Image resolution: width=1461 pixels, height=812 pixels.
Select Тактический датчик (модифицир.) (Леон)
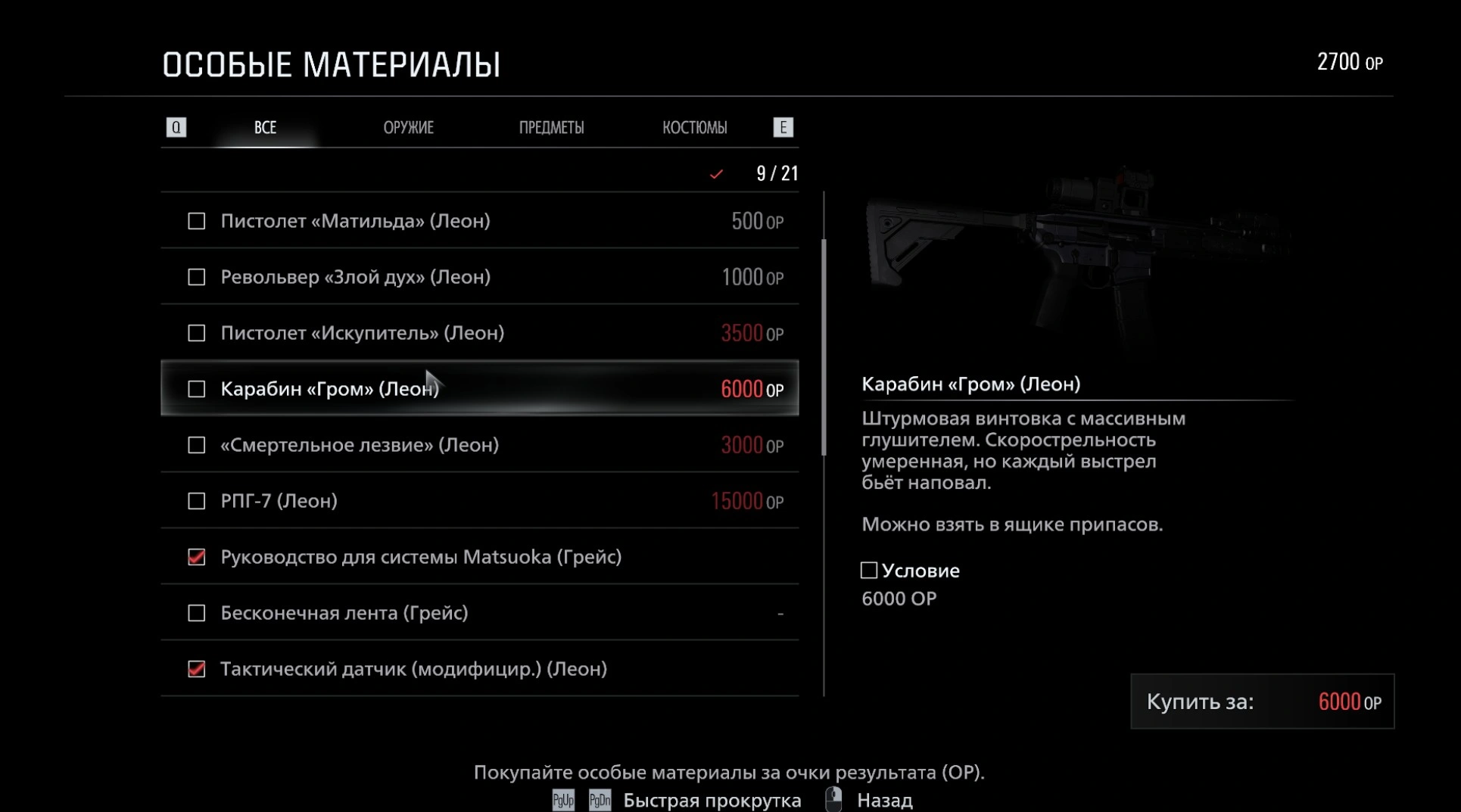479,669
